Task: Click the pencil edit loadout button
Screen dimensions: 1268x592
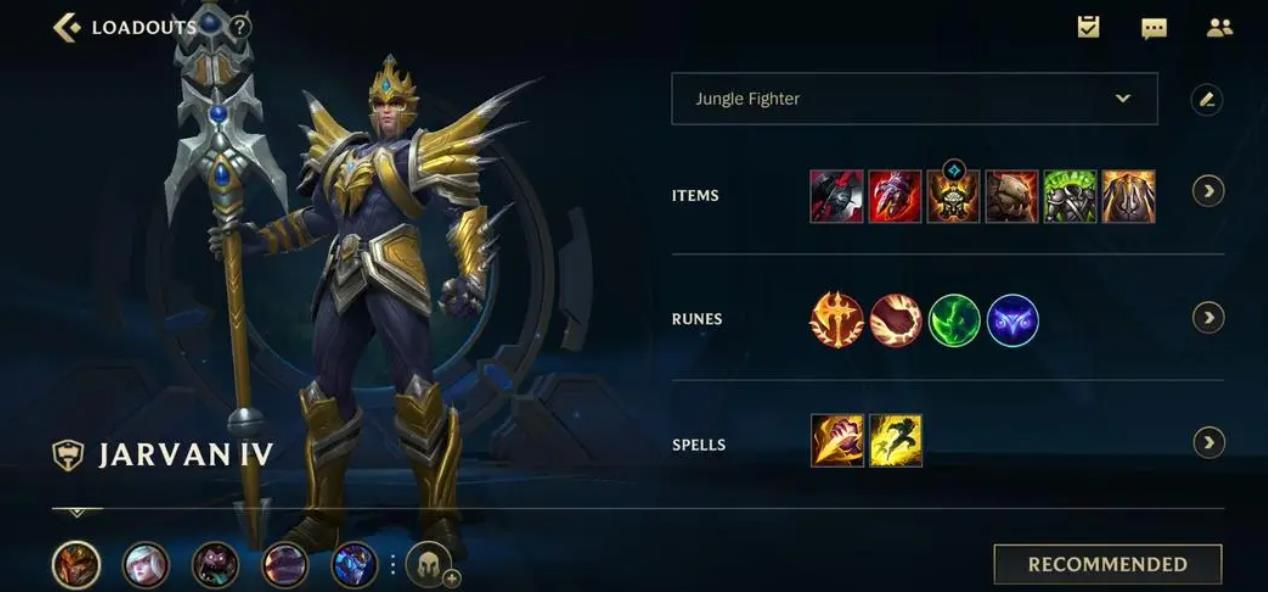Action: [1207, 99]
